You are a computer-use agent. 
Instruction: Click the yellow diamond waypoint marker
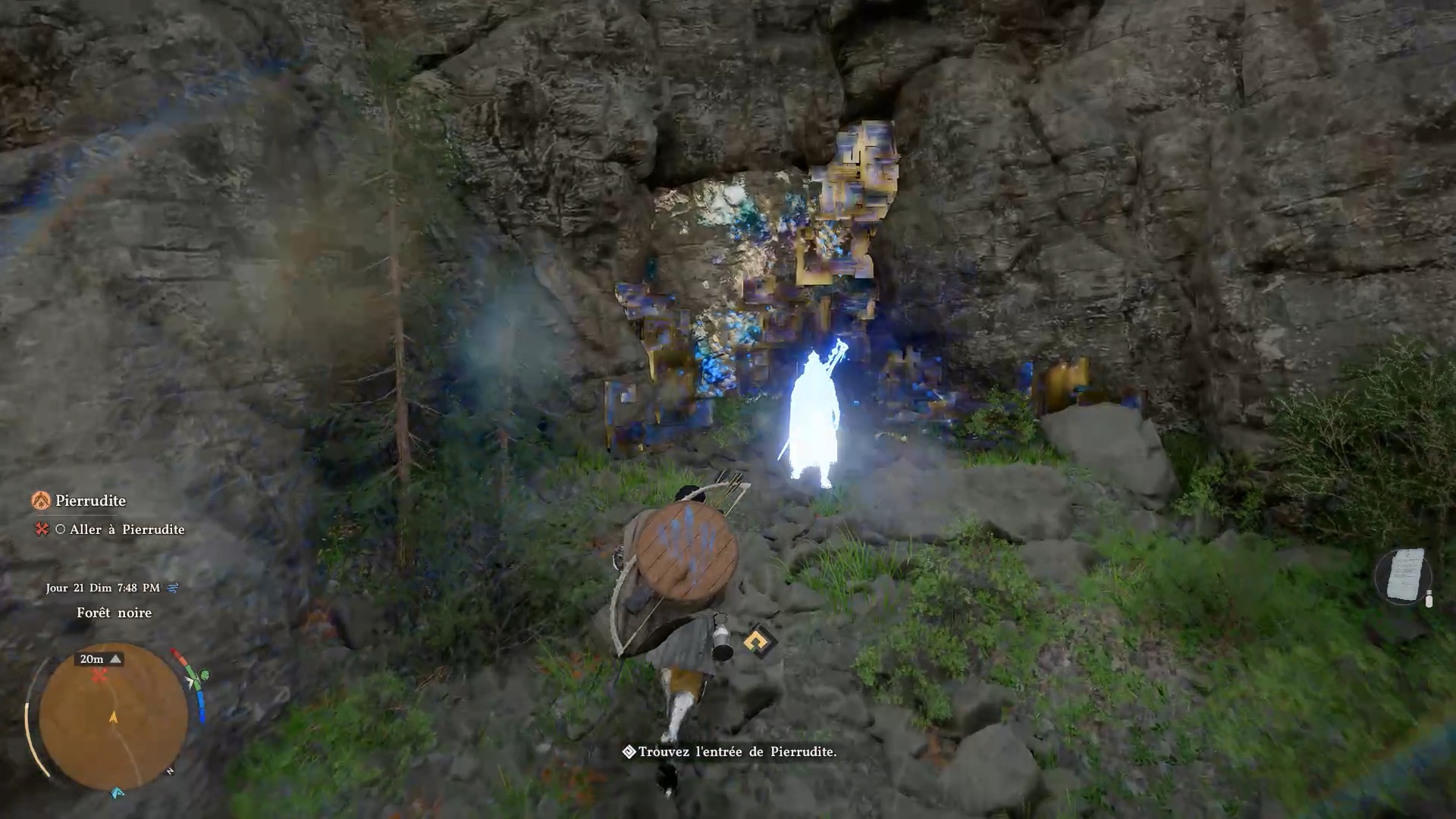(x=758, y=642)
